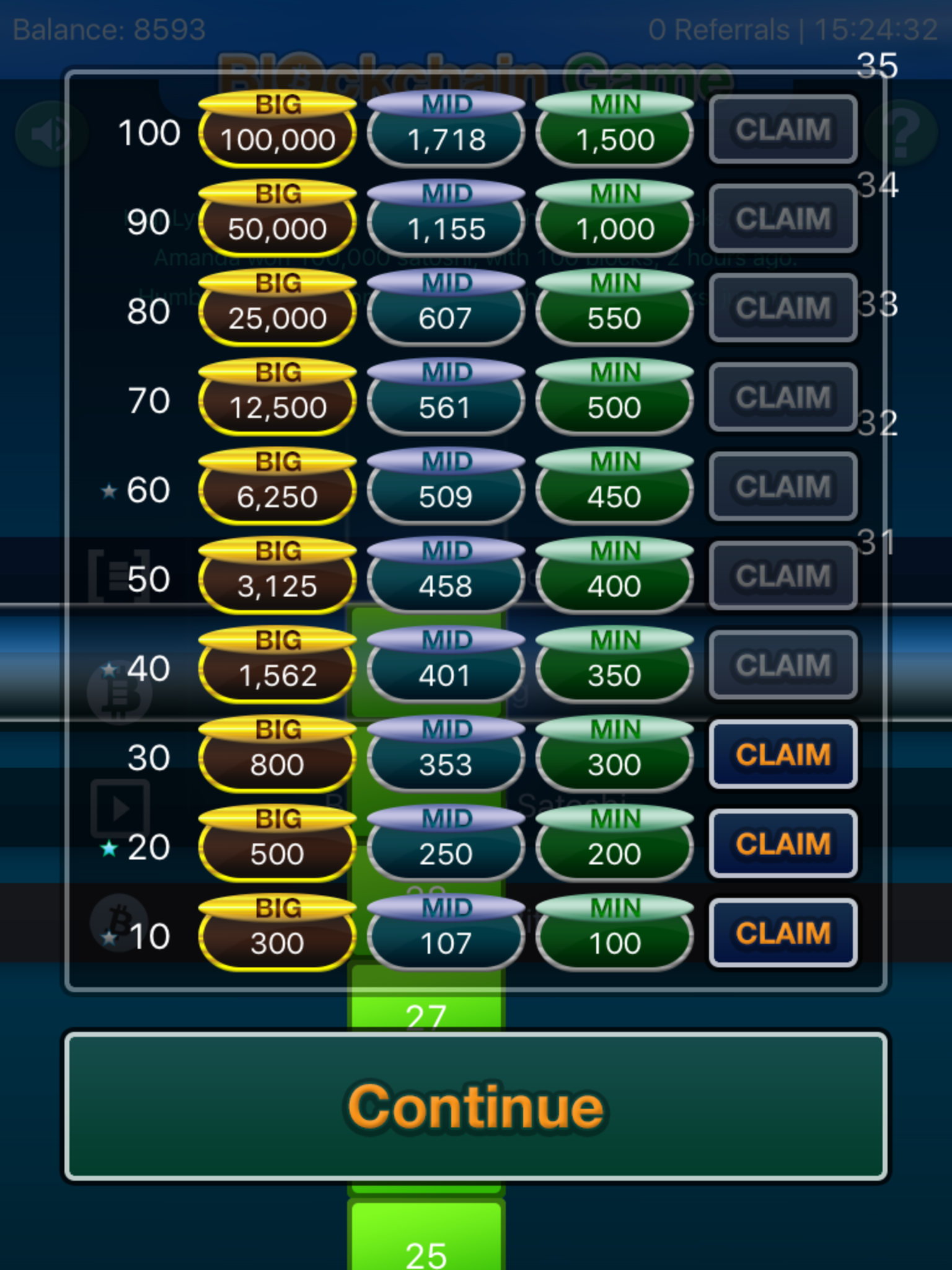Click the greyed CLAIM for 70 blocks
The image size is (952, 1270).
pos(783,397)
